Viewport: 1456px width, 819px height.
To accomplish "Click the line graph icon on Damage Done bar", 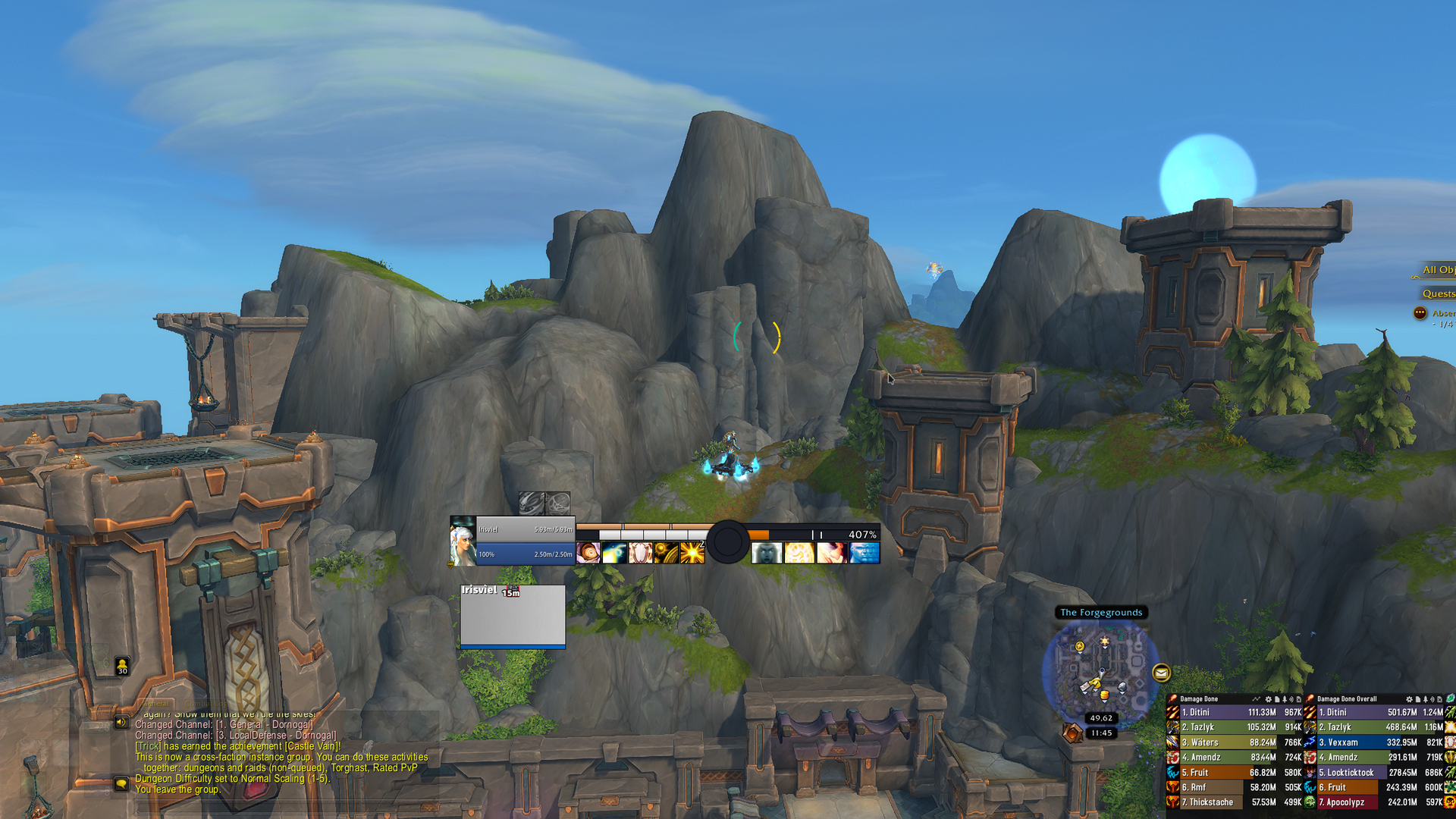I will tap(1257, 699).
